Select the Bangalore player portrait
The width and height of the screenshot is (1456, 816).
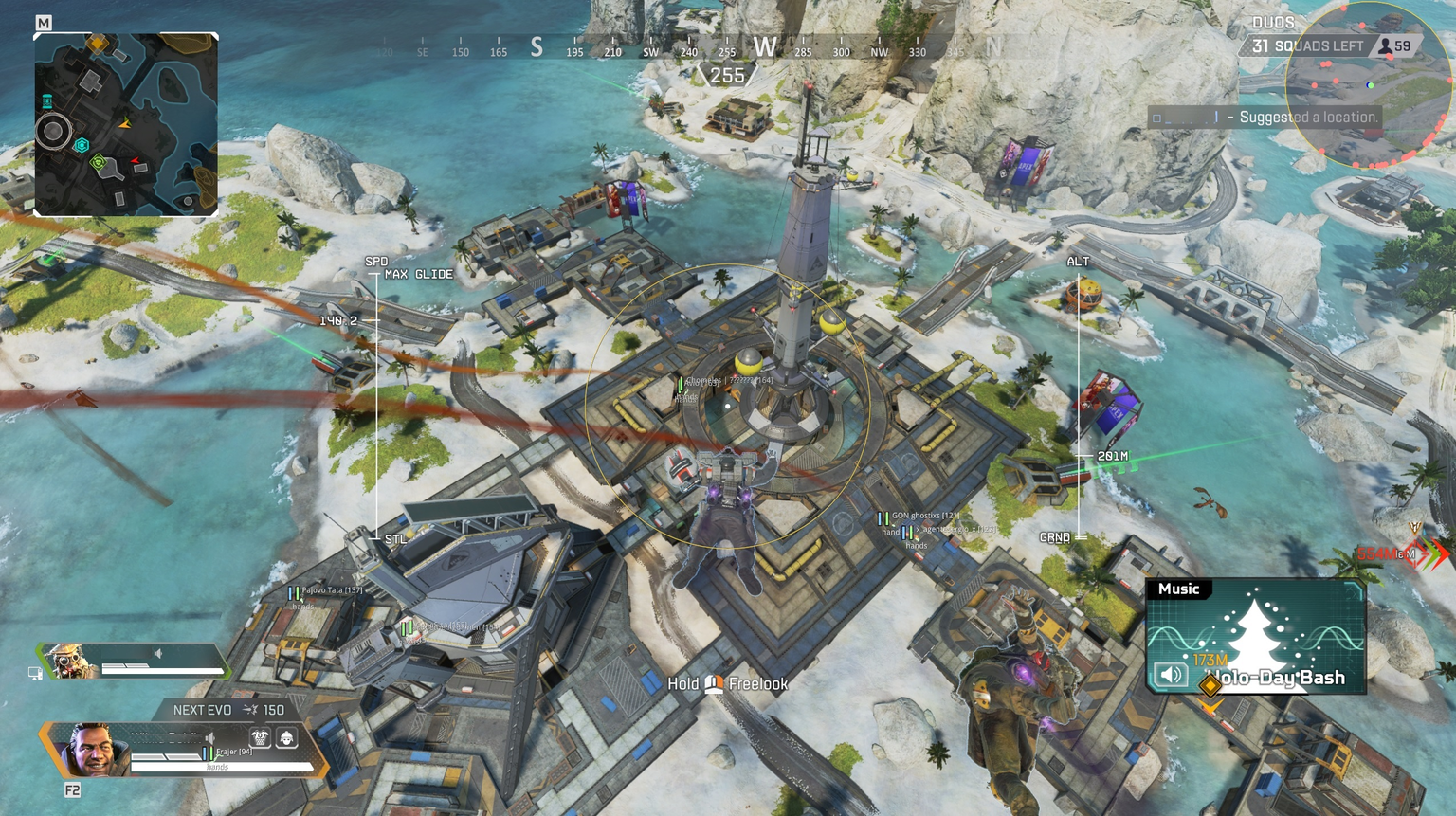coord(91,750)
